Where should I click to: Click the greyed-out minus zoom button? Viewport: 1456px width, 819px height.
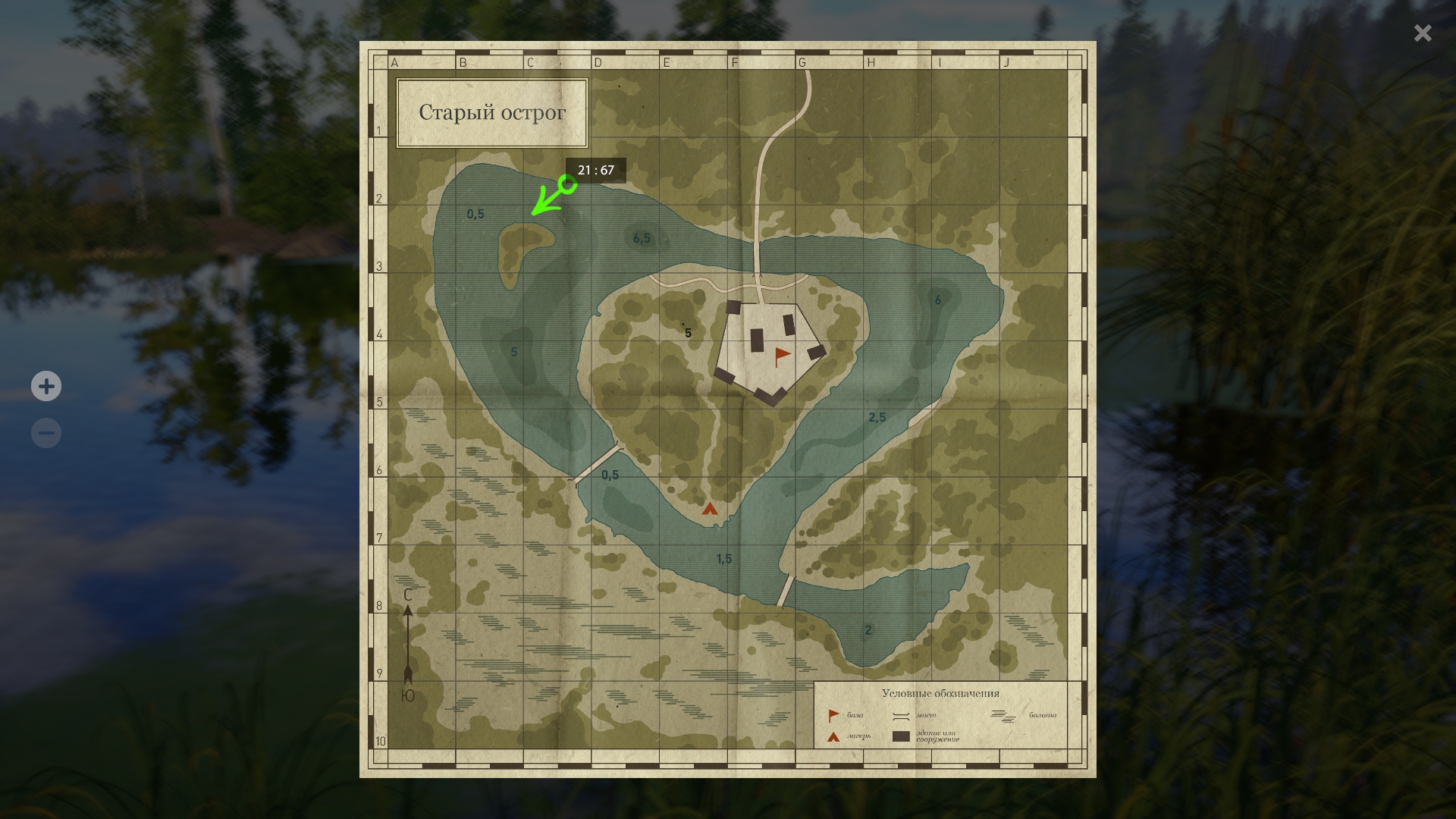click(46, 434)
